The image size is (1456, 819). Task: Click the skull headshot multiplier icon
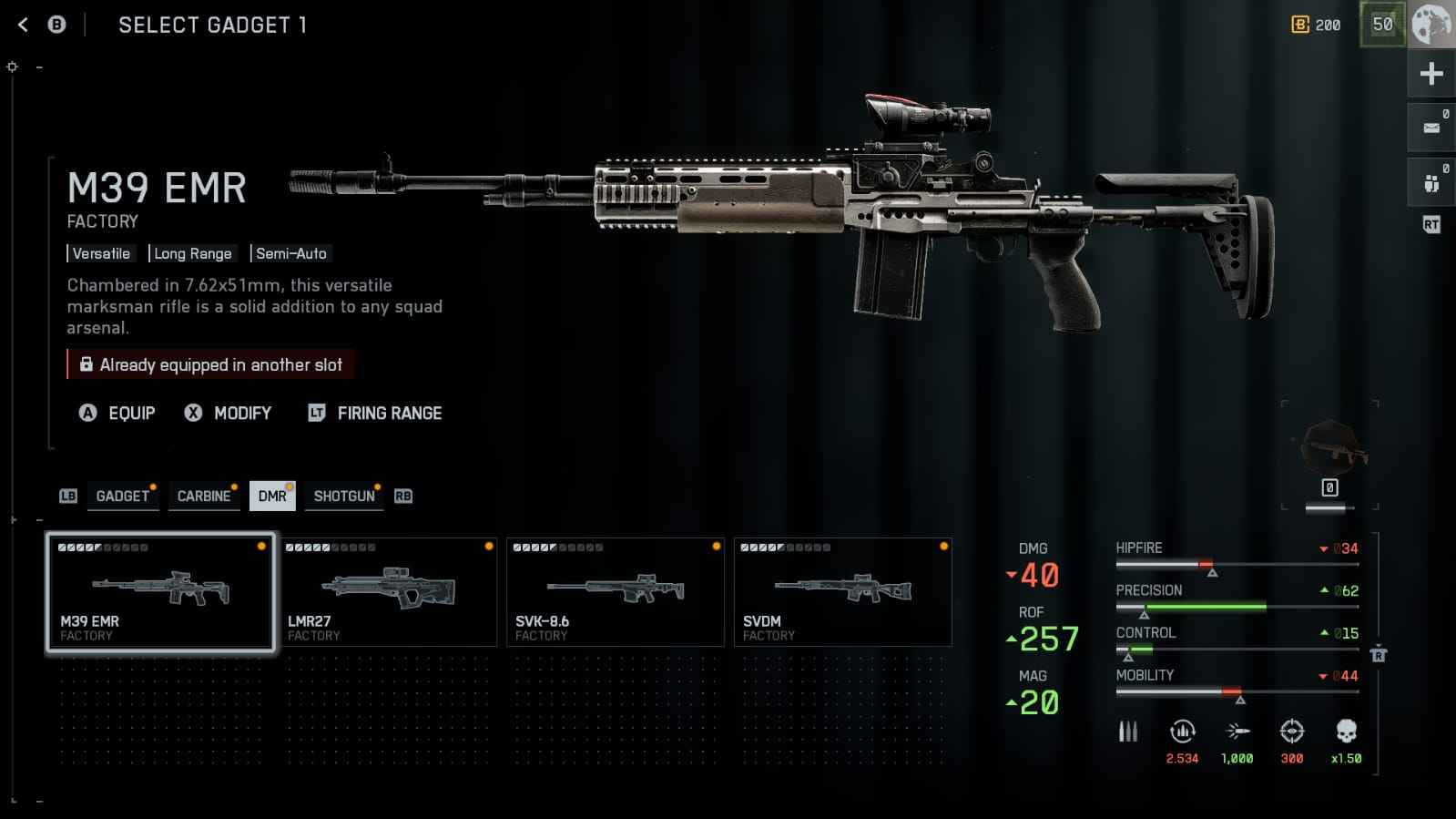pos(1346,732)
